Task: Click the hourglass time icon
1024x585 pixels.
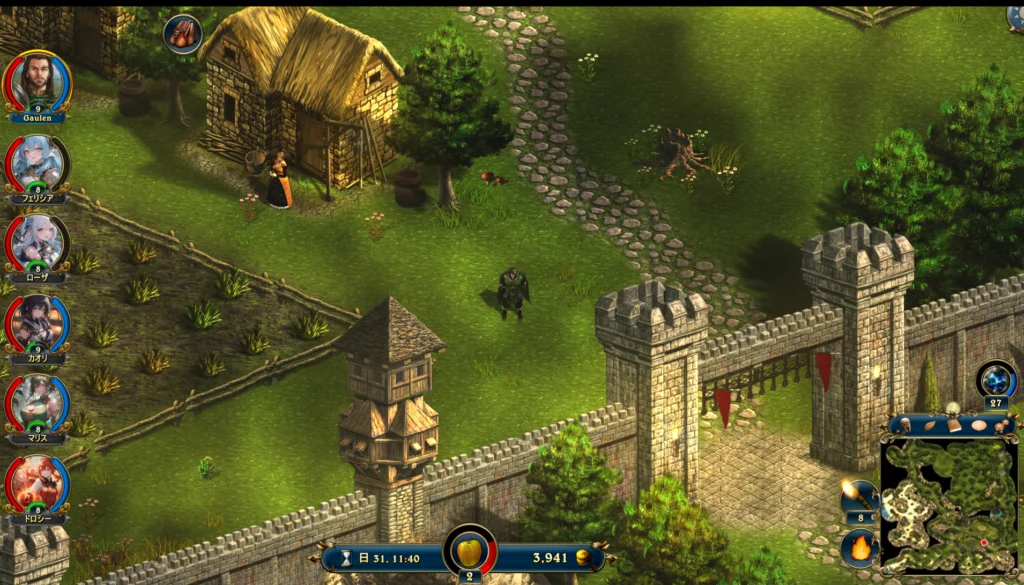Action: click(347, 558)
